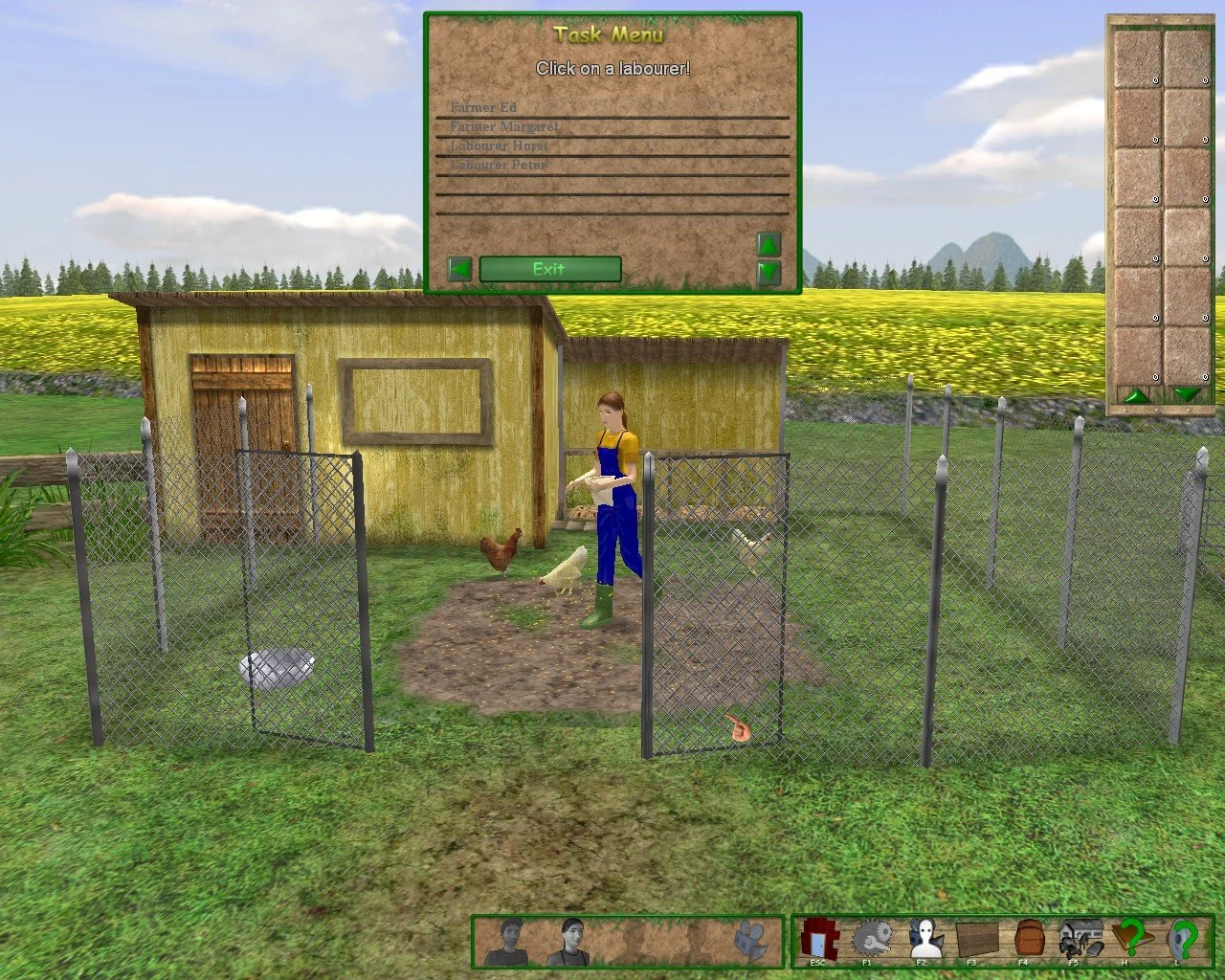This screenshot has height=980, width=1225.
Task: Choose Farmer Margaret as labourer
Action: tap(505, 126)
